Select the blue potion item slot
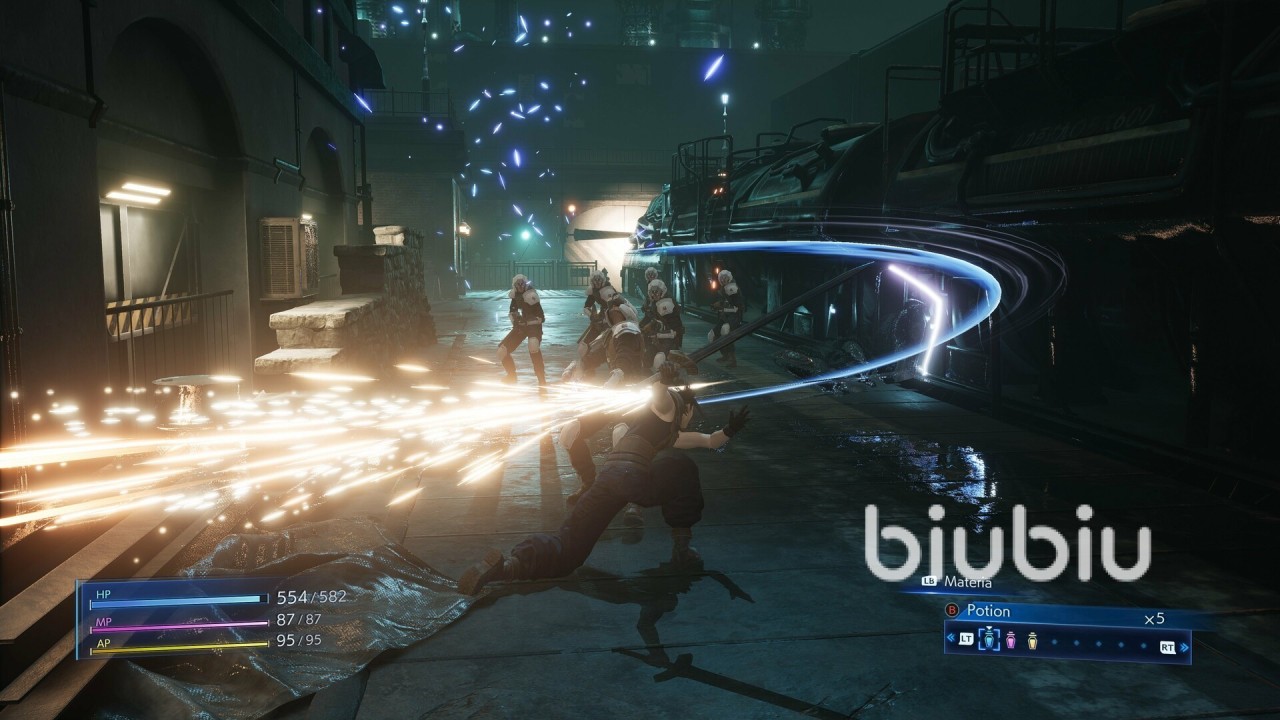 click(989, 641)
